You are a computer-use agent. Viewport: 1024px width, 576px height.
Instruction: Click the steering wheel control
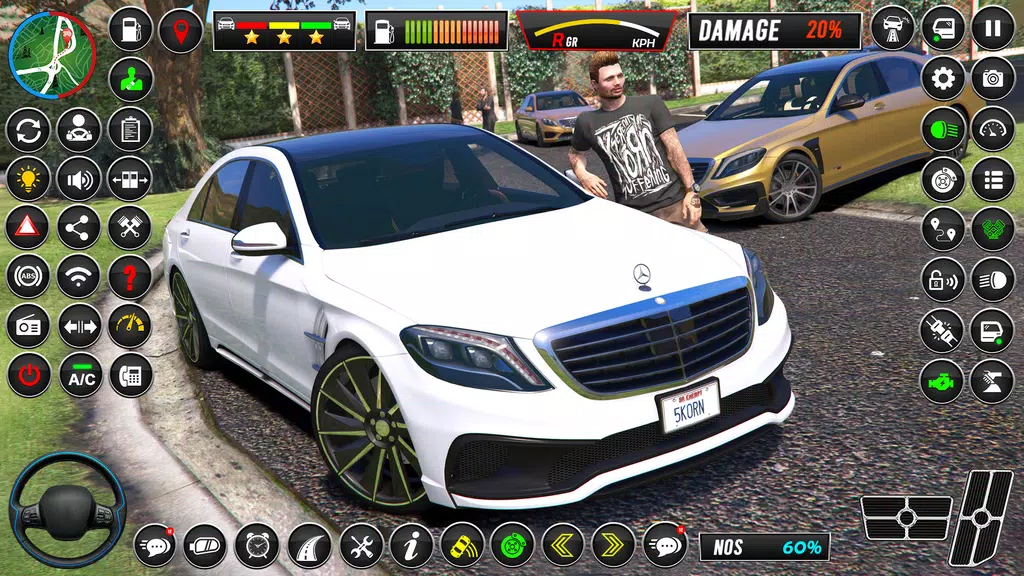tap(67, 511)
